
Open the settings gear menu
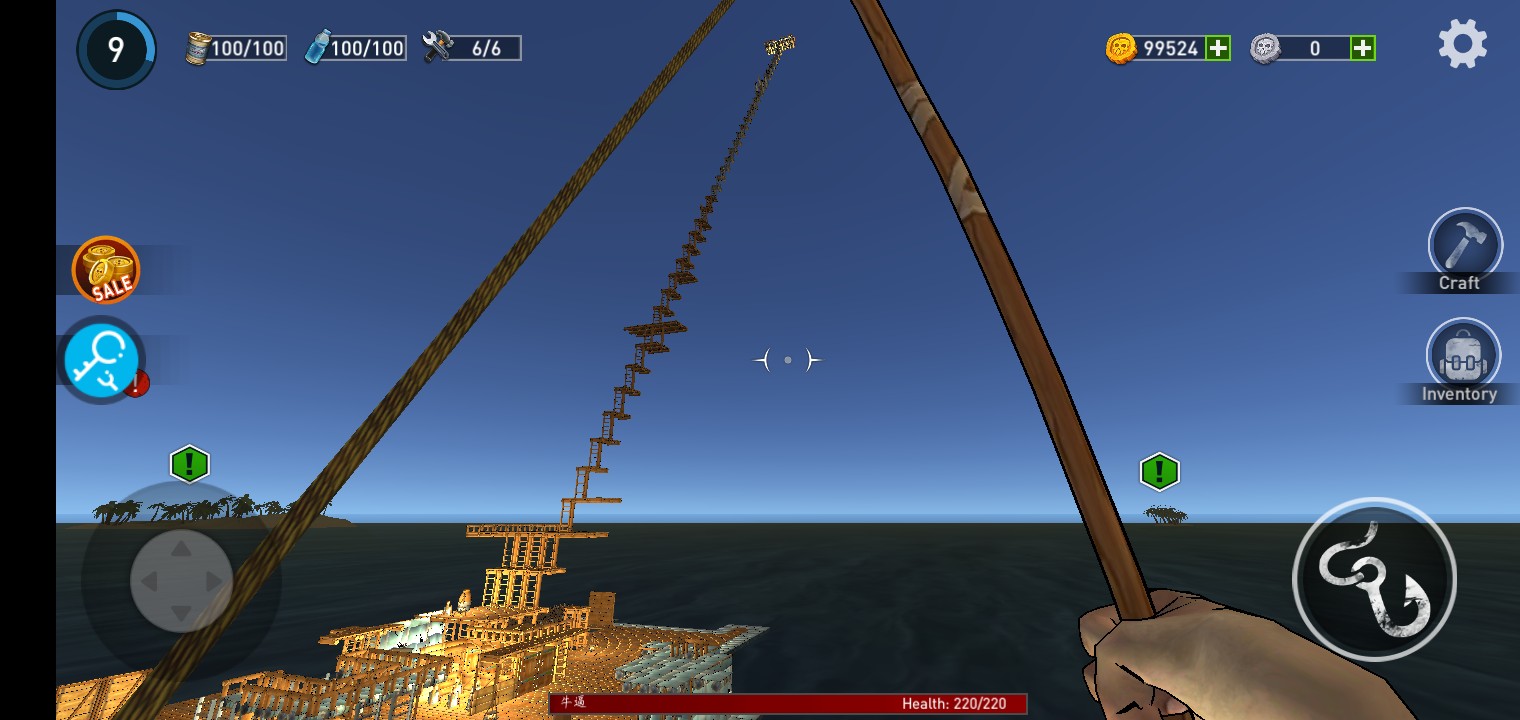coord(1462,45)
